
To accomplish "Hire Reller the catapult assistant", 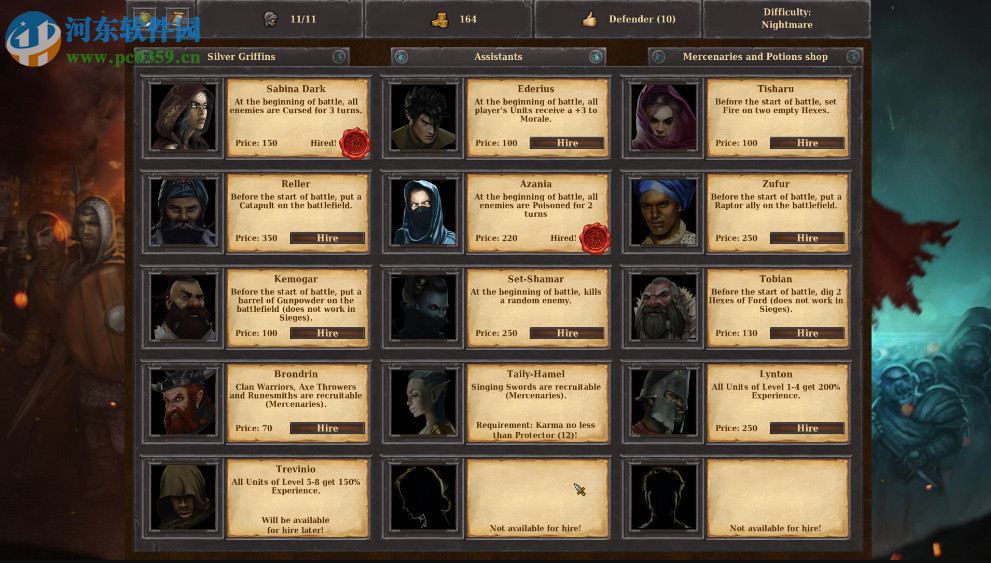I will 327,238.
